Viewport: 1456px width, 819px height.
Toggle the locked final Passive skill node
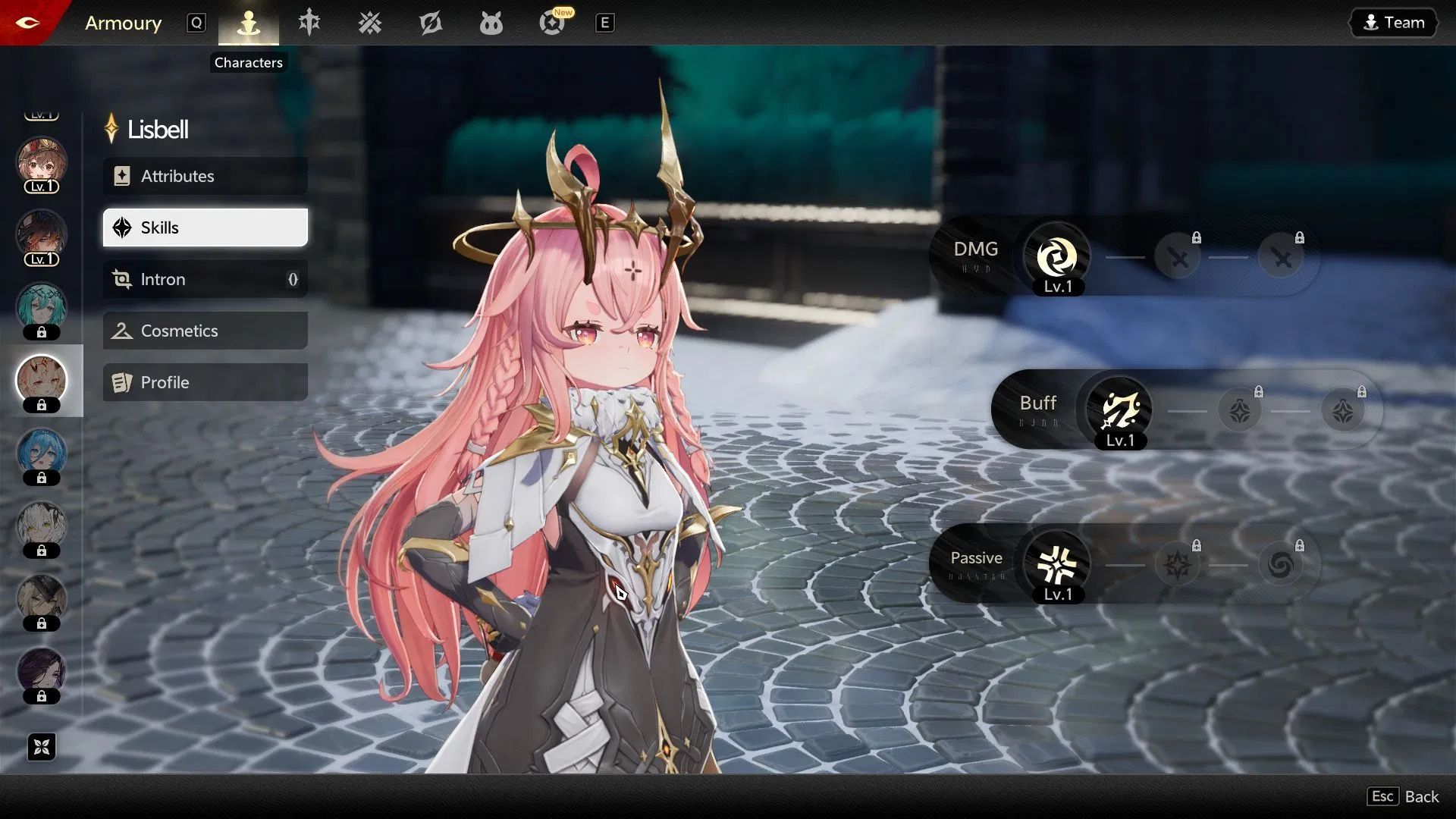[1282, 565]
